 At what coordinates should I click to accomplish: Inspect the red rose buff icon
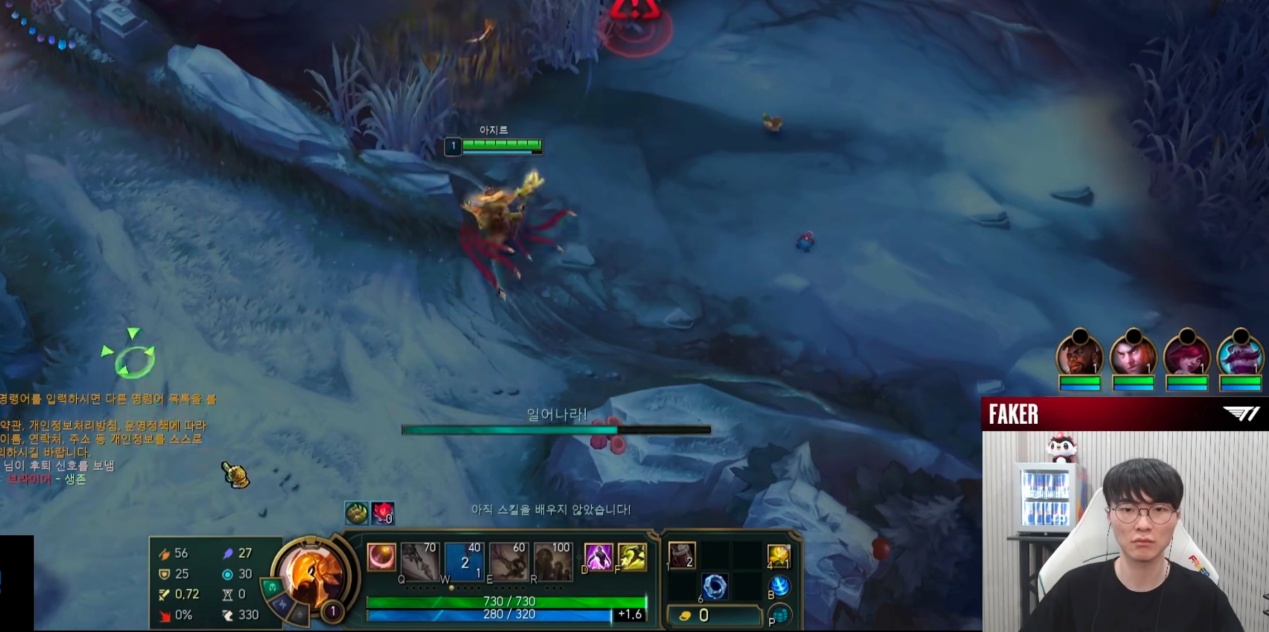(383, 513)
